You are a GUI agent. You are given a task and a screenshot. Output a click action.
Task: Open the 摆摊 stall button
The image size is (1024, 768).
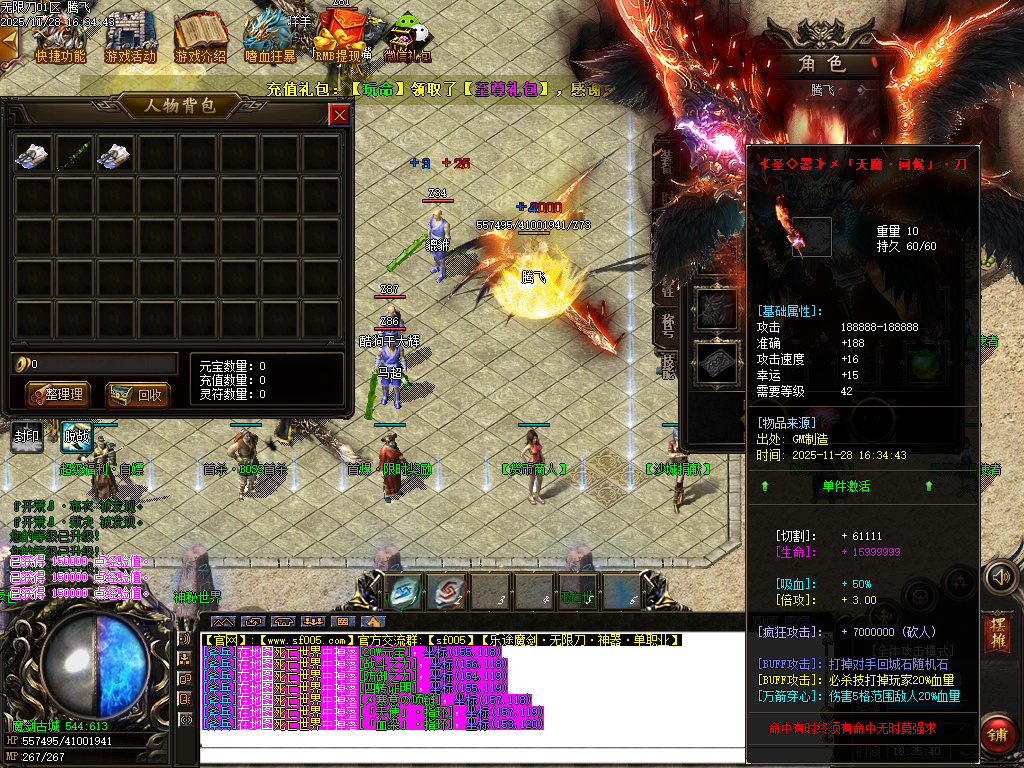point(996,632)
